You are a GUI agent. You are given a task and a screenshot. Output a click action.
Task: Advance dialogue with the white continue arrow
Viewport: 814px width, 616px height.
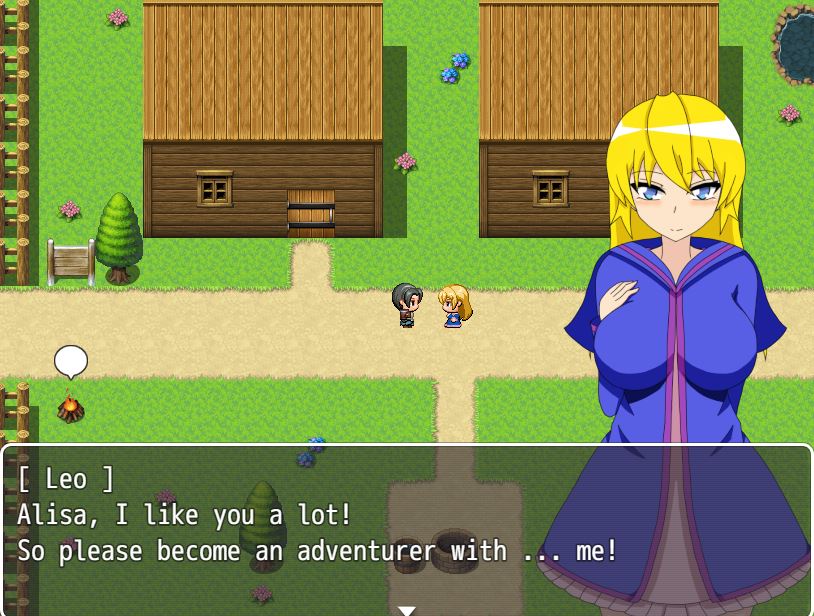(x=406, y=609)
